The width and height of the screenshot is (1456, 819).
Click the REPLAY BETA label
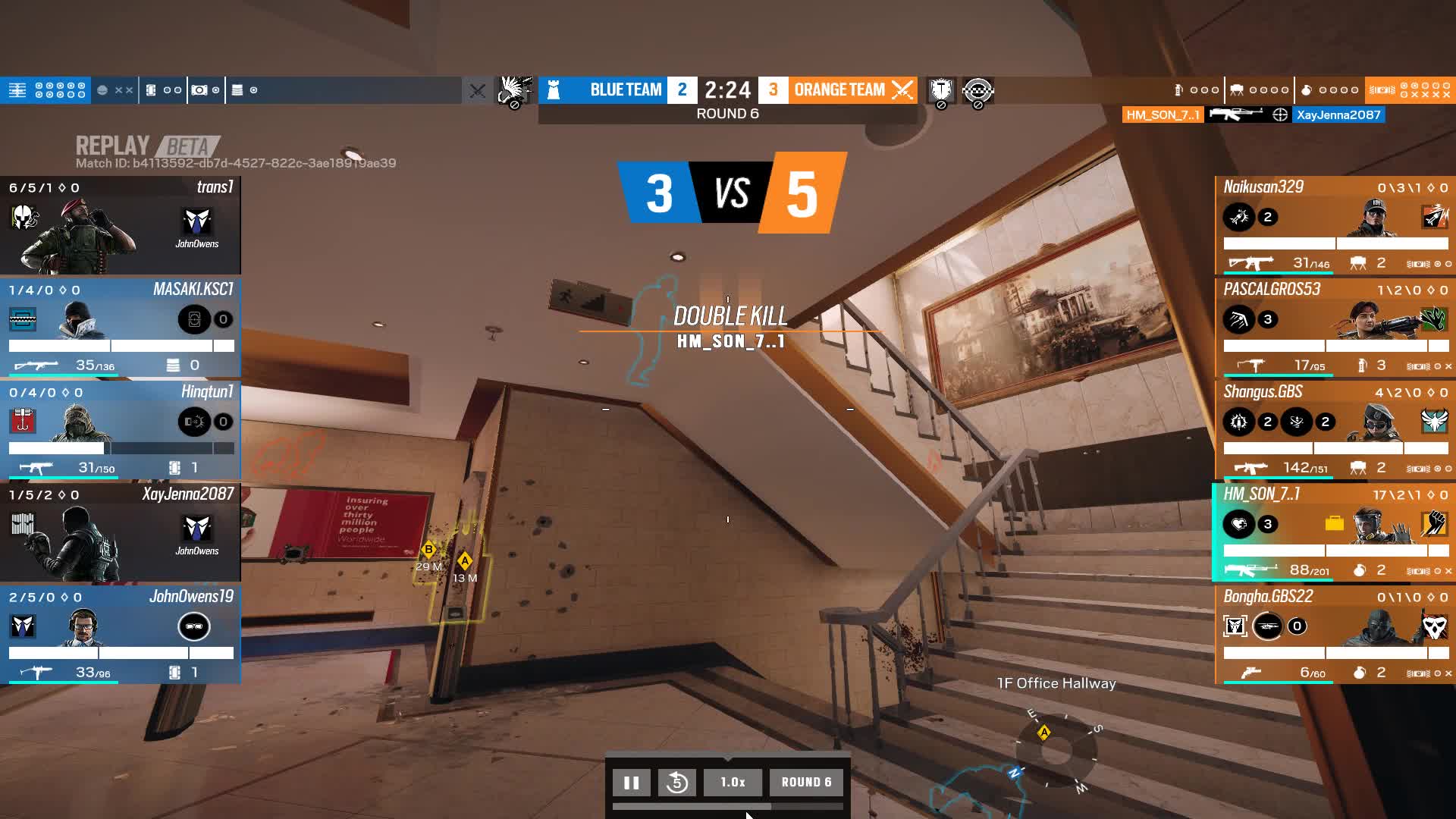point(144,146)
